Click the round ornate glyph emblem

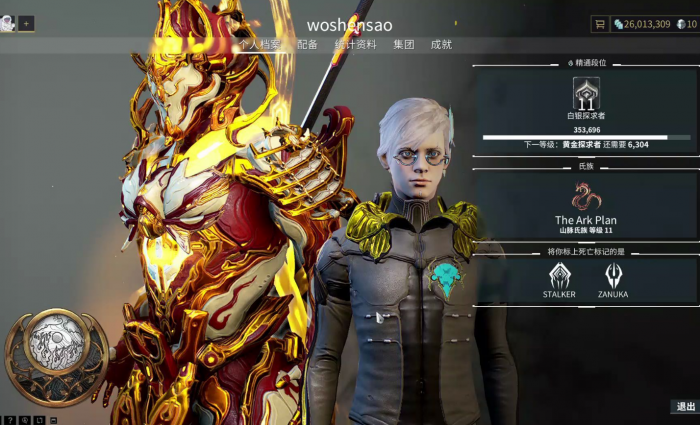(x=56, y=345)
